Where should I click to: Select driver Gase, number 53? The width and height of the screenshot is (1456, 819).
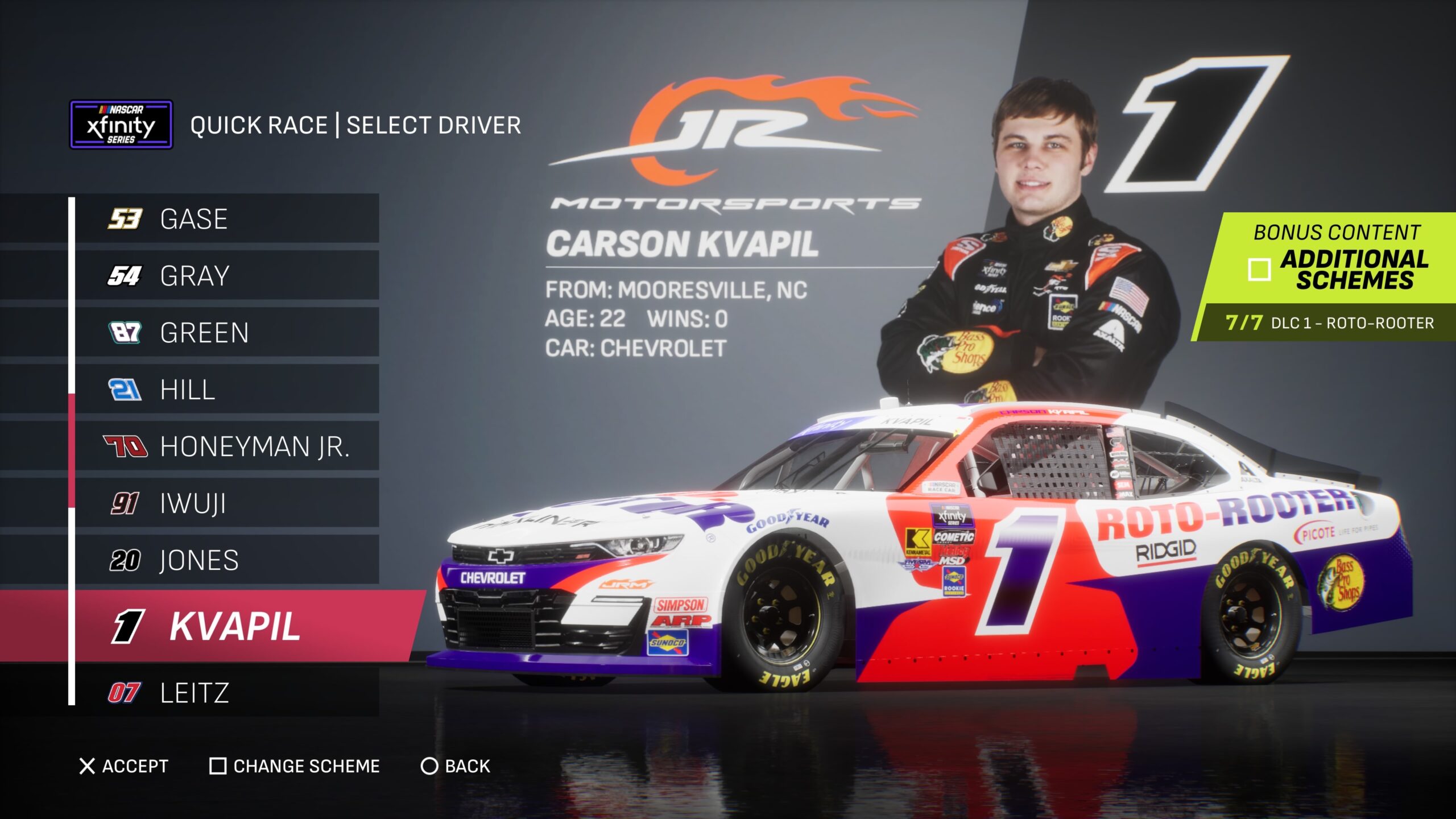pyautogui.click(x=226, y=219)
